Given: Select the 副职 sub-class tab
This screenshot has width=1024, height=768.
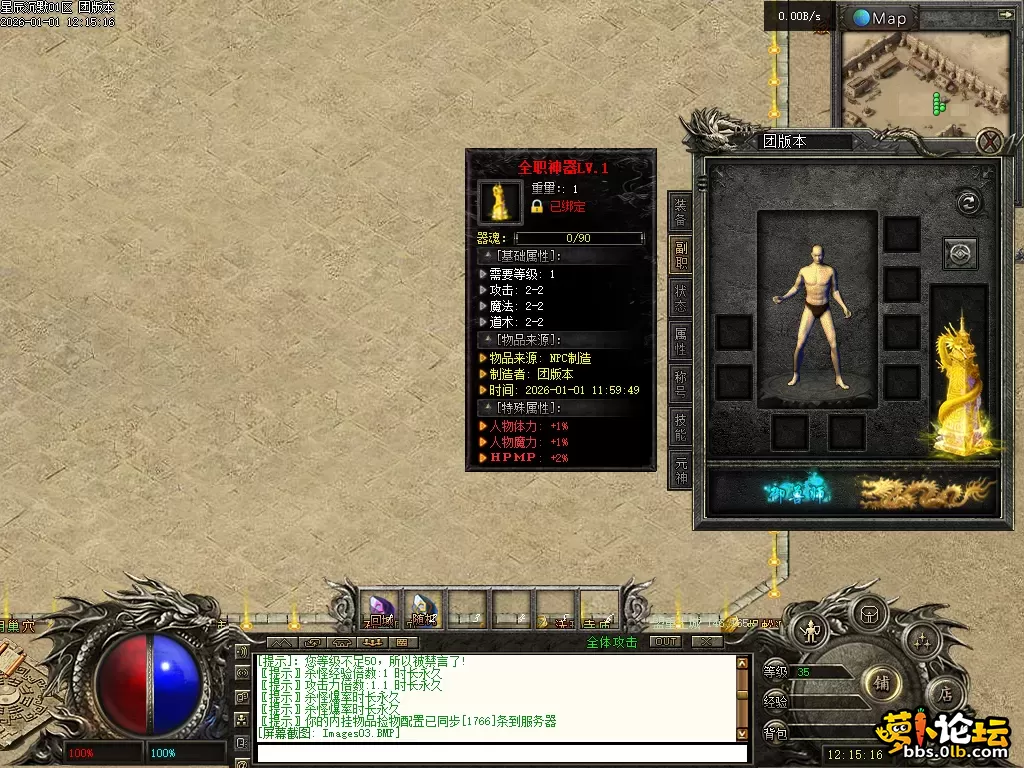Looking at the screenshot, I should [680, 255].
